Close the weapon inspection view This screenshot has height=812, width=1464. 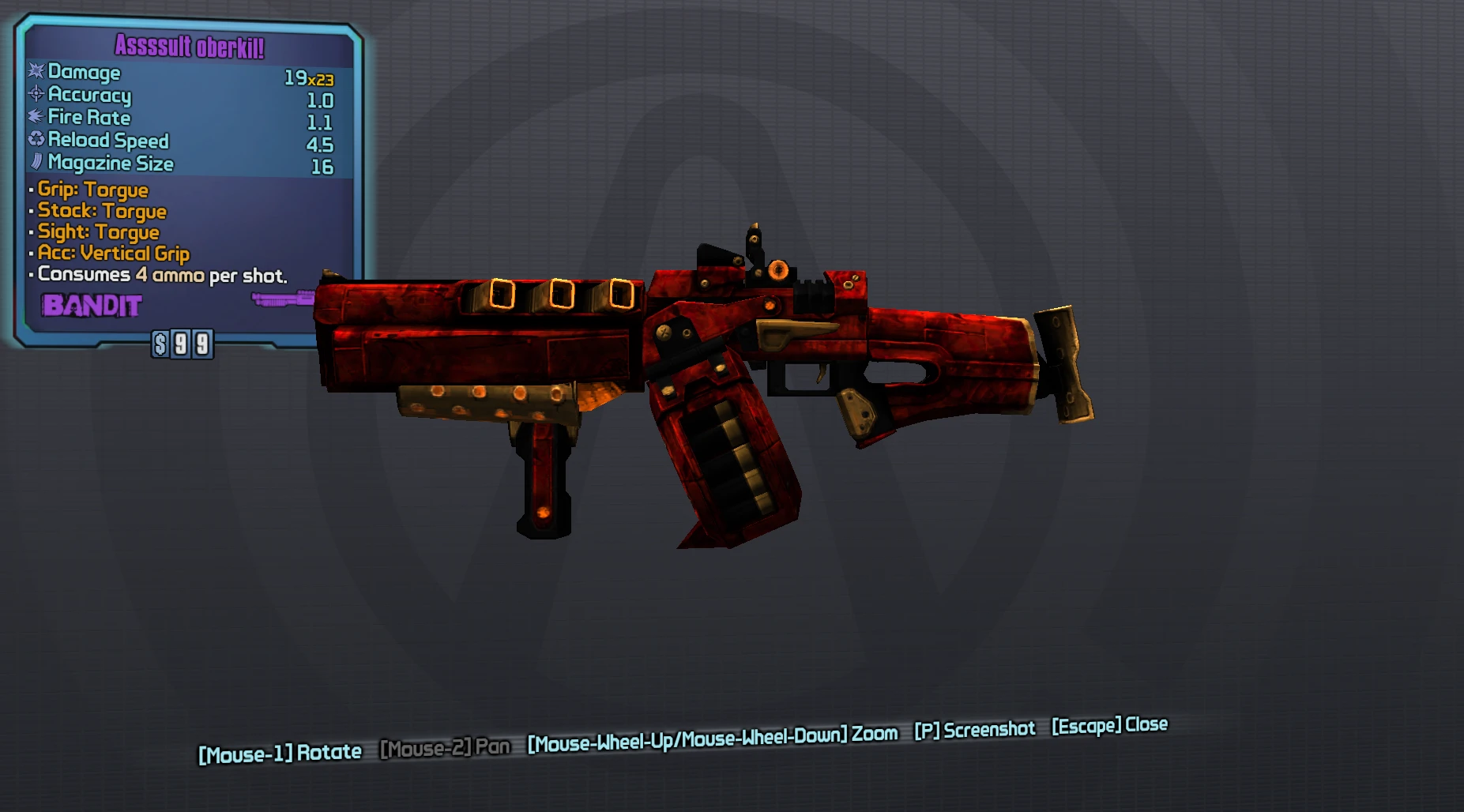point(1108,725)
